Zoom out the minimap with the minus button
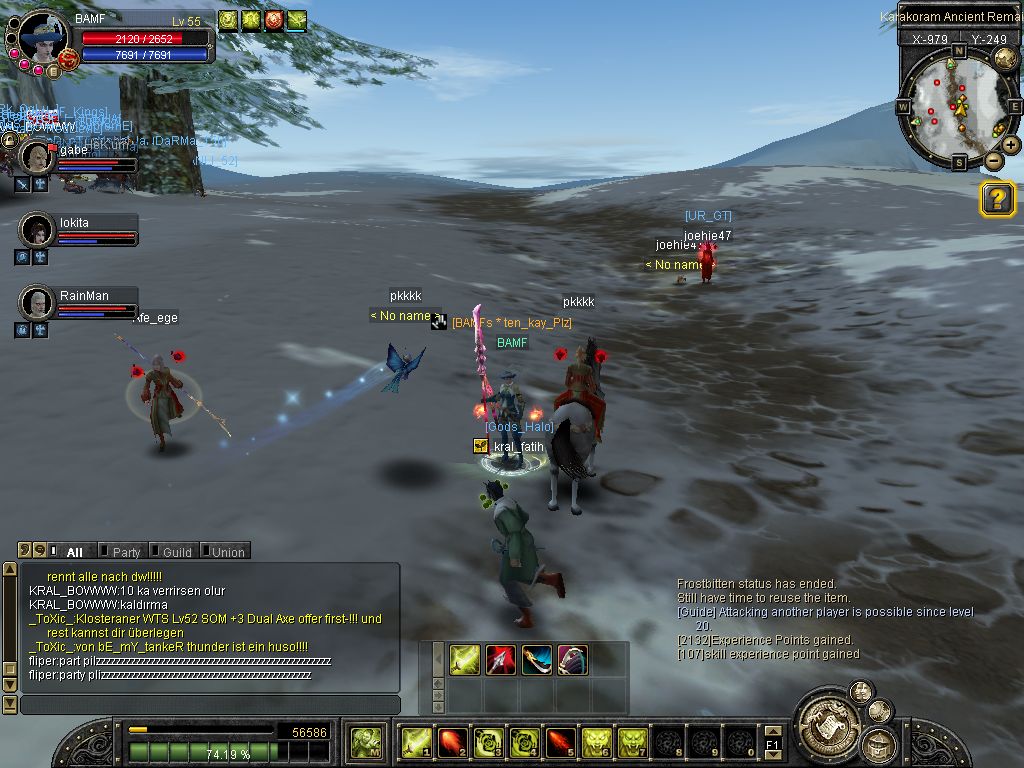This screenshot has width=1024, height=768. coord(993,161)
